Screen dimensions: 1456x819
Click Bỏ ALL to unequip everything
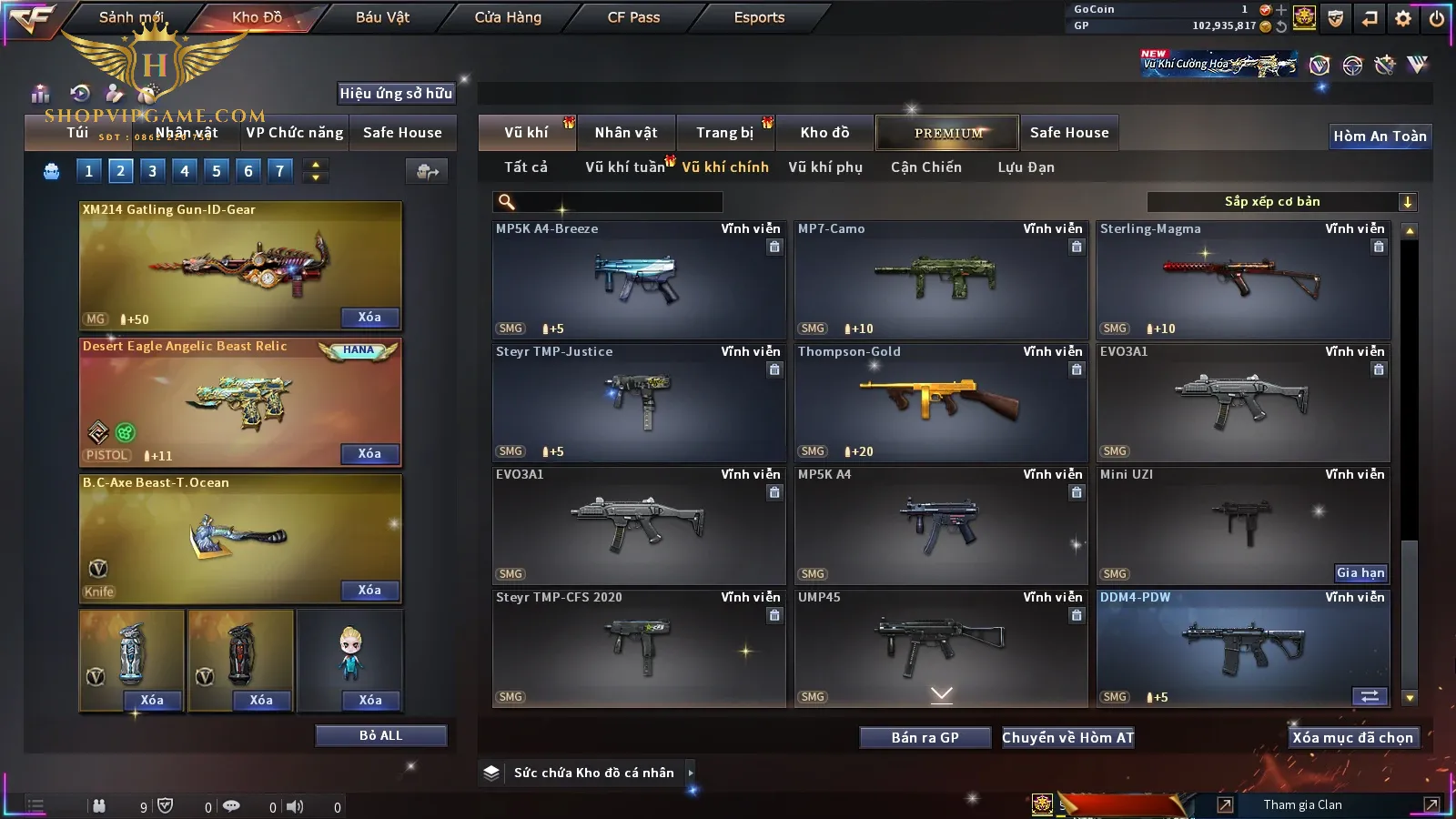tap(380, 735)
